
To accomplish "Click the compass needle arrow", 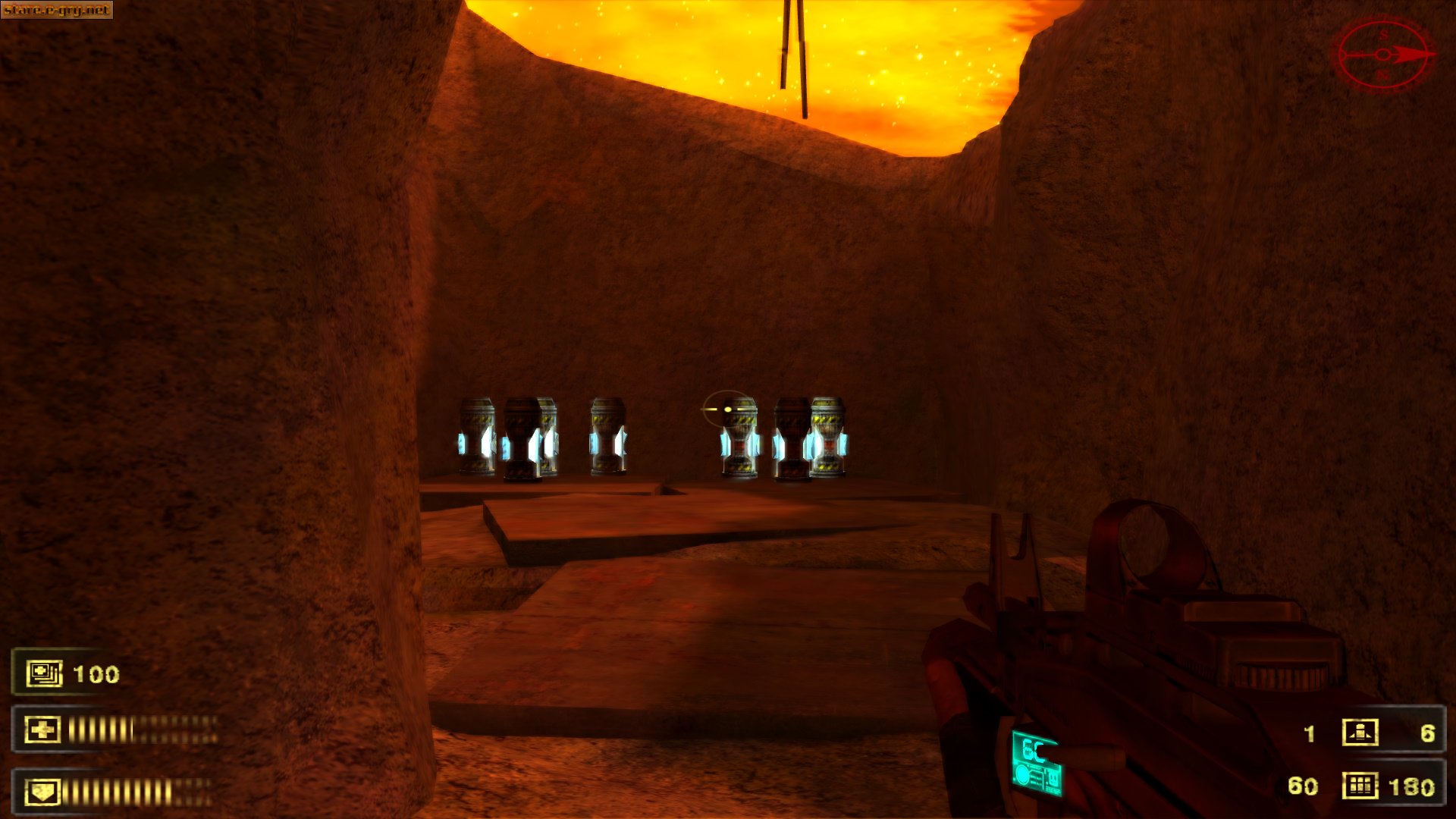I will point(1410,53).
